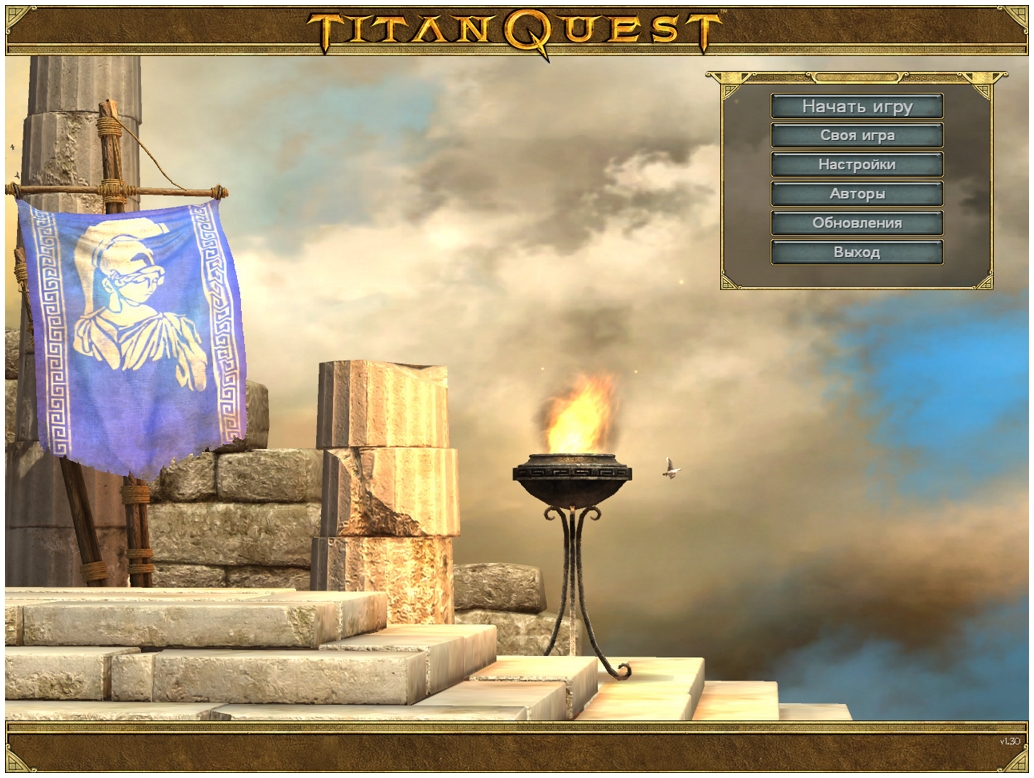Exit the game with Выход
Screen dimensions: 1034x778
click(857, 252)
